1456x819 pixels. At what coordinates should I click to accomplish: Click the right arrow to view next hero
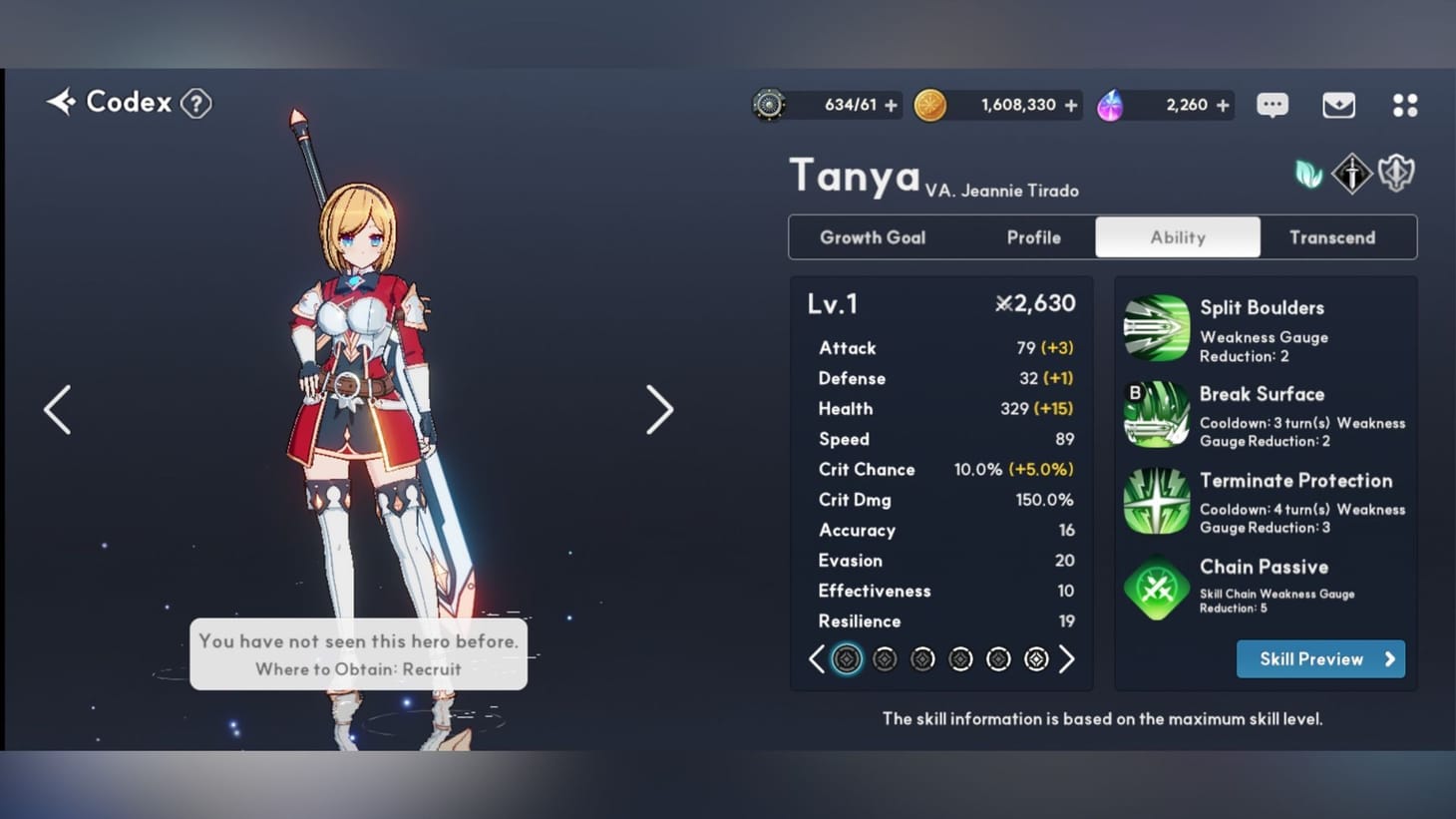click(660, 410)
